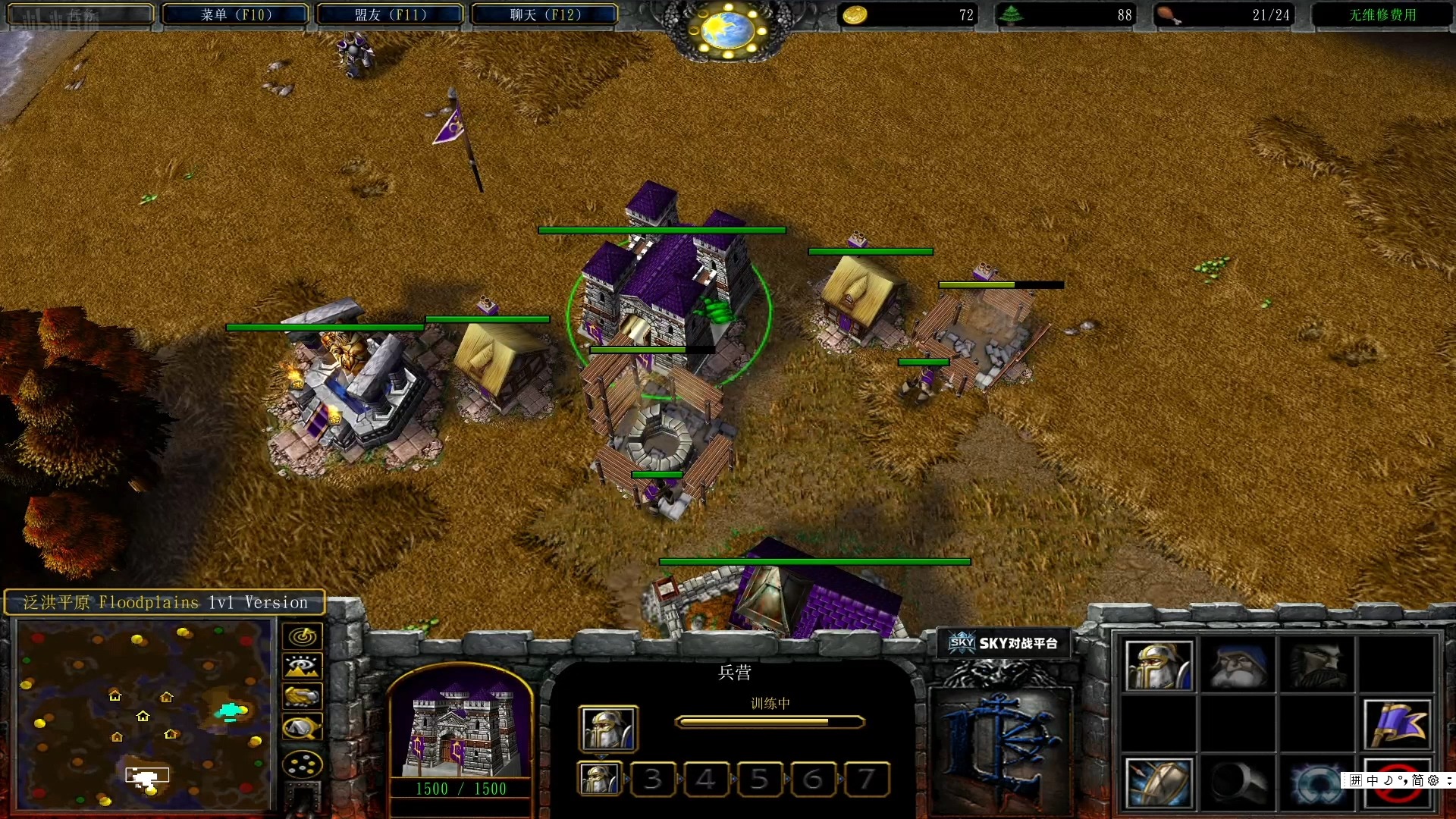The image size is (1456, 819).
Task: Train a Footman from command card
Action: (1159, 666)
